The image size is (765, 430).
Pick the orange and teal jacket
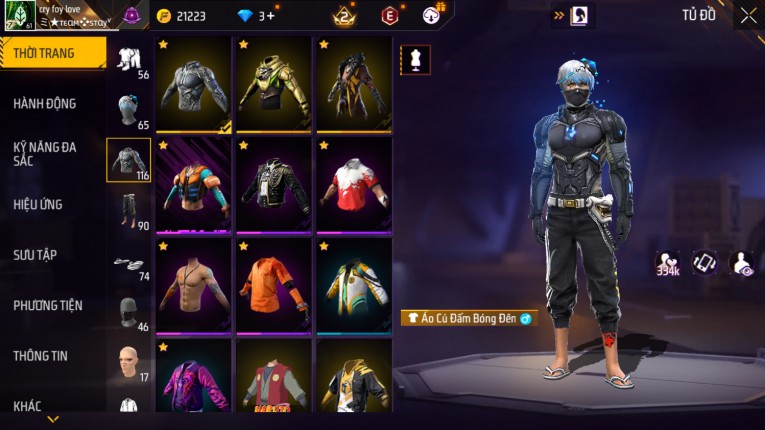coord(194,185)
